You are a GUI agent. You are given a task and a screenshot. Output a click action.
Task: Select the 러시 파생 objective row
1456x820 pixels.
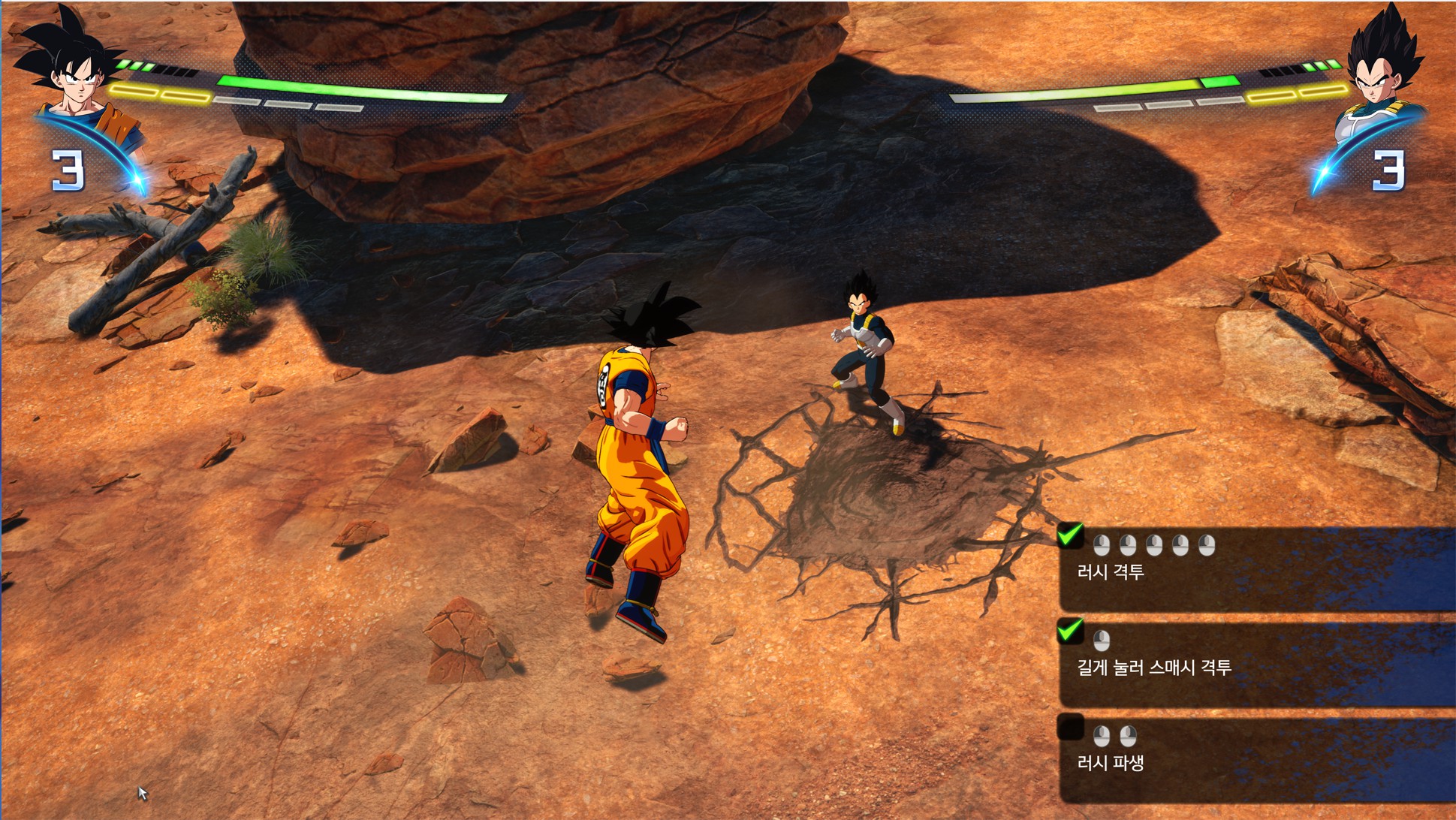click(1254, 760)
